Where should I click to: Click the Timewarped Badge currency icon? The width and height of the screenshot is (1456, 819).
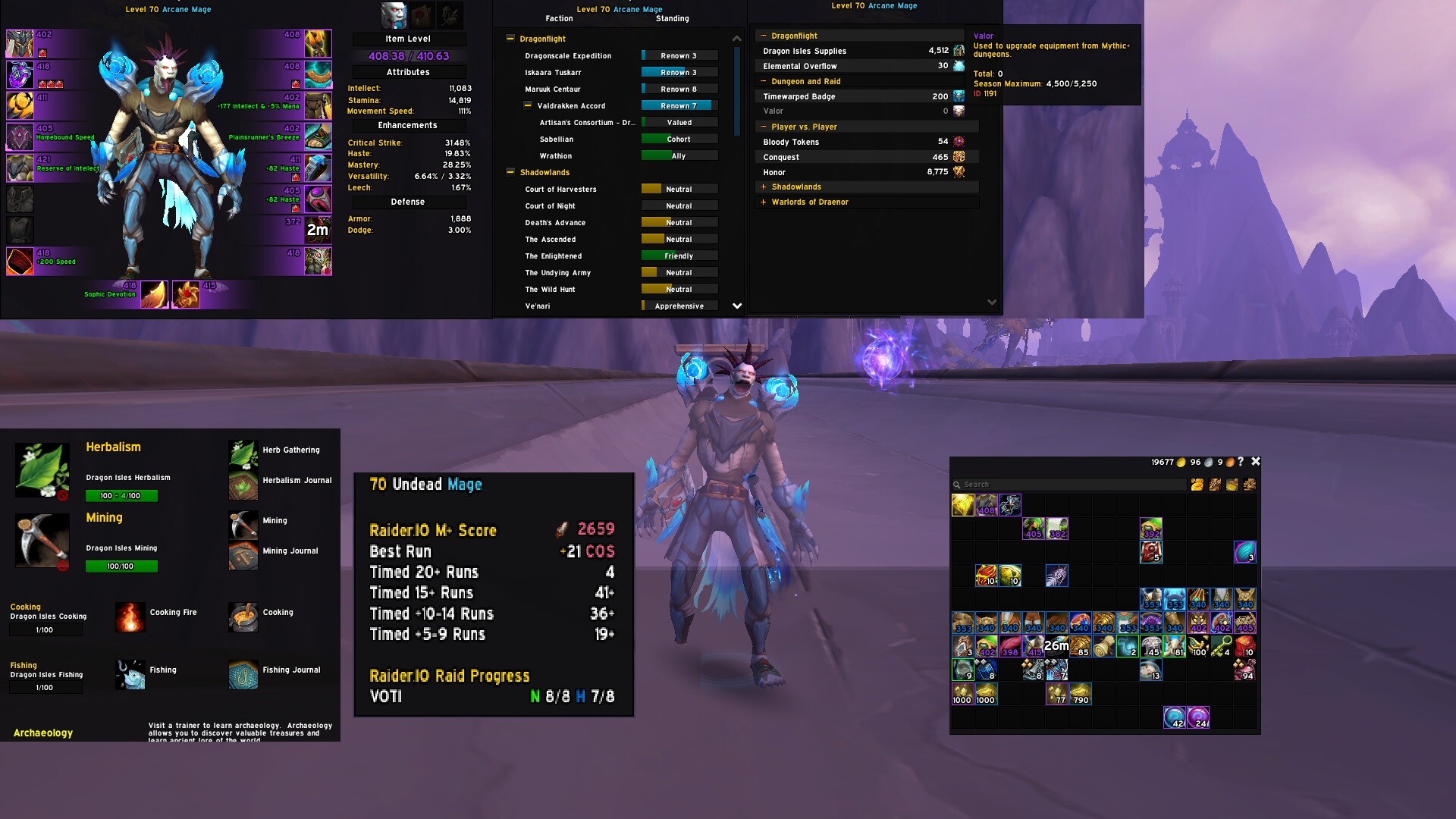click(959, 96)
